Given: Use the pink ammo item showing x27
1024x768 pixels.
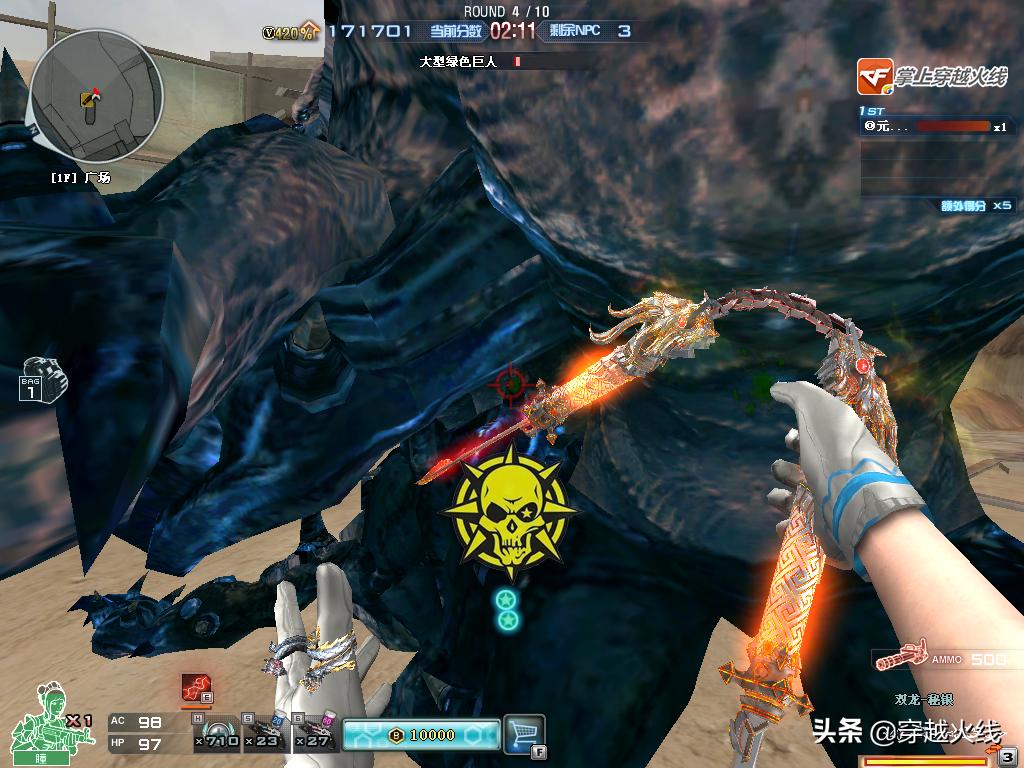Looking at the screenshot, I should [315, 734].
